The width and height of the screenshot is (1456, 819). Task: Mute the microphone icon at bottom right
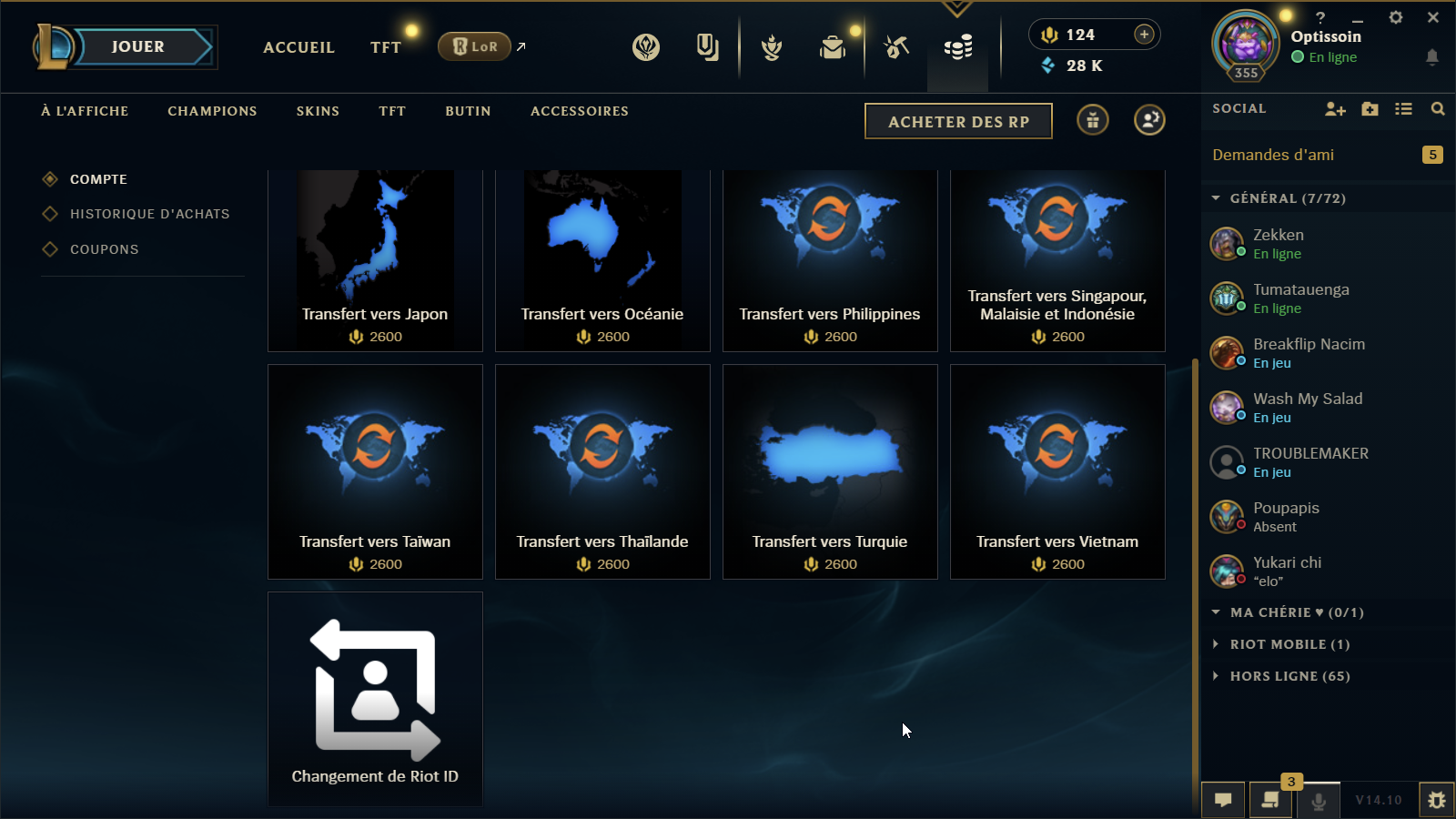[x=1319, y=802]
